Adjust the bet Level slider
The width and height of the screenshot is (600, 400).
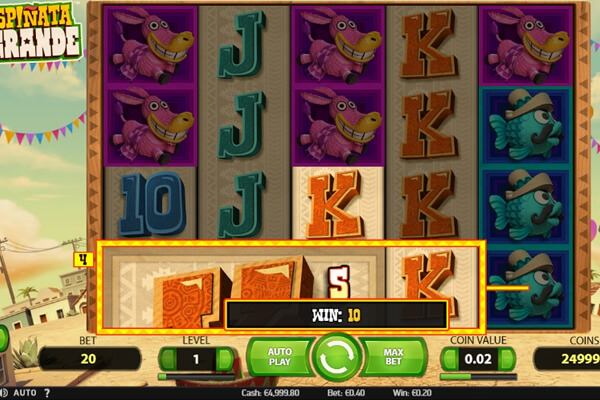(x=197, y=376)
